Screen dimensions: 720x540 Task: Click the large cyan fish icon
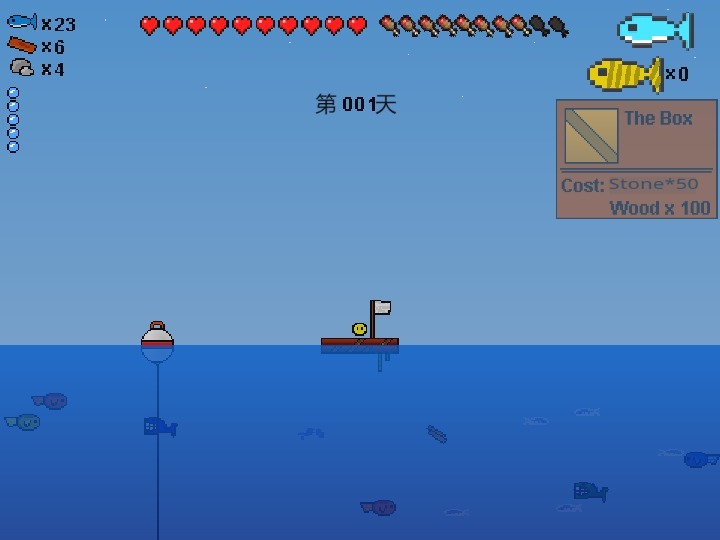[x=654, y=30]
